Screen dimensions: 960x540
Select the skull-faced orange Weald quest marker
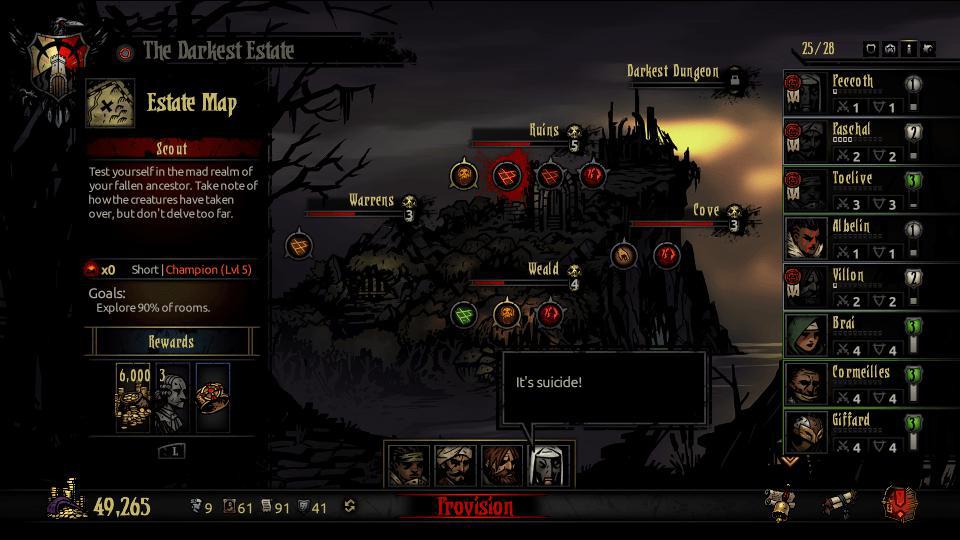point(506,314)
